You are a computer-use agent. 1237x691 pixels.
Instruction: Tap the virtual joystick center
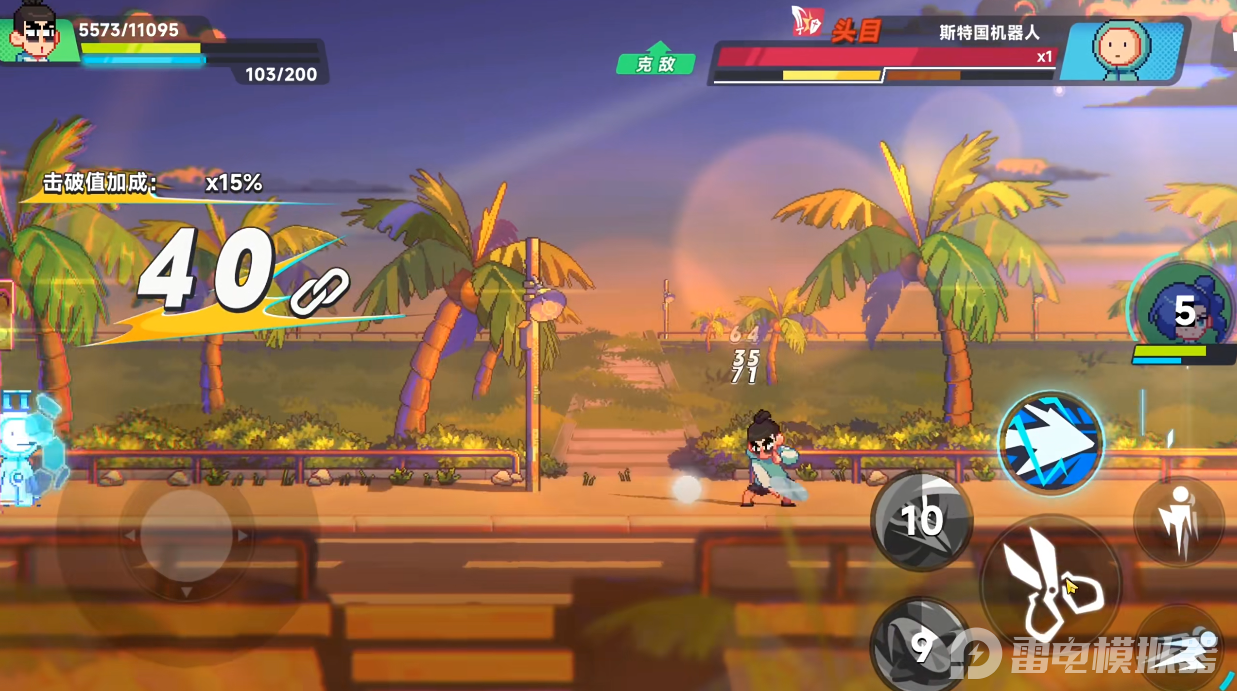pyautogui.click(x=186, y=537)
